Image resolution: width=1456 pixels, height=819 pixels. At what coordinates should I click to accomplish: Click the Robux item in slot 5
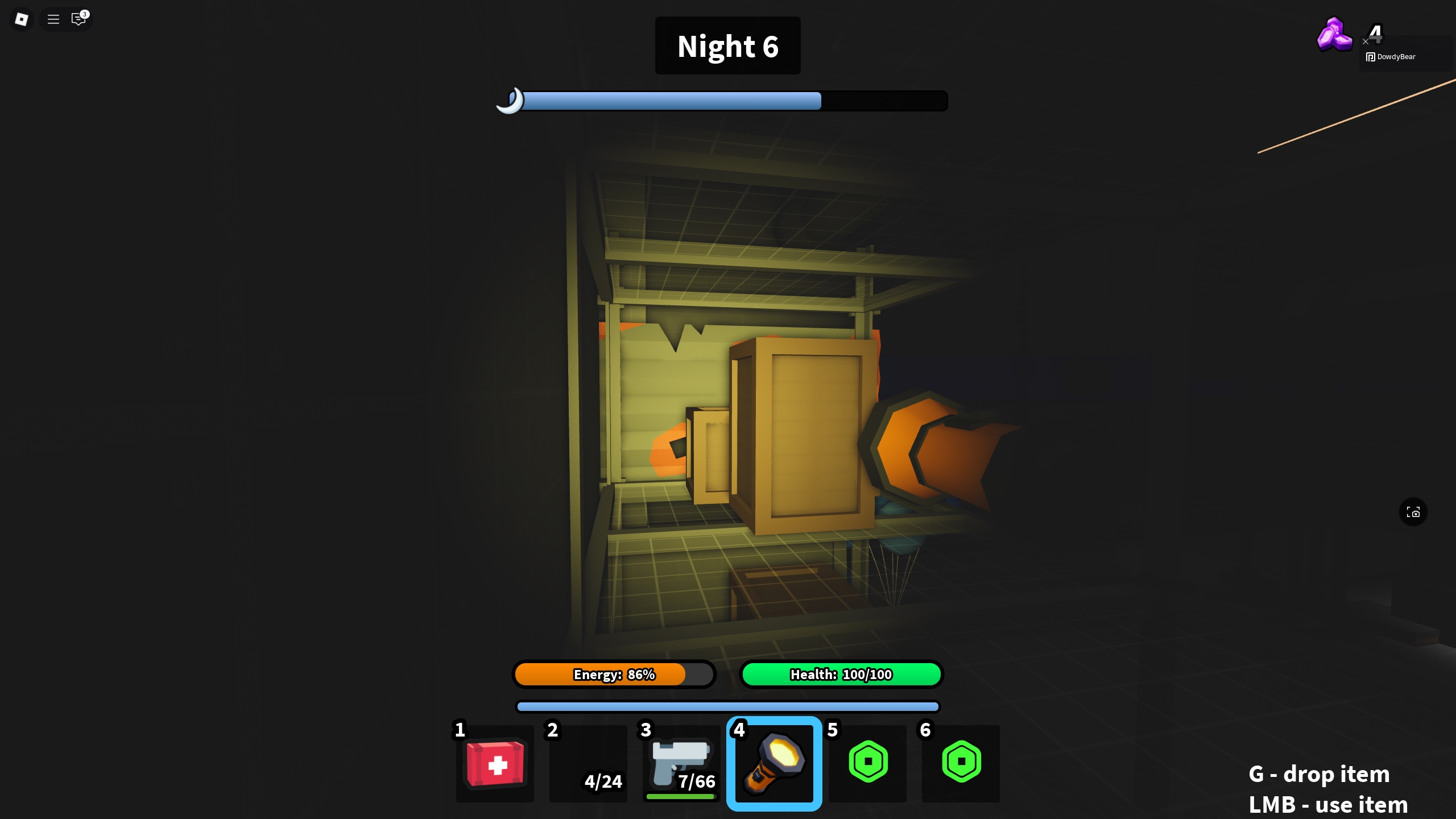pos(867,763)
